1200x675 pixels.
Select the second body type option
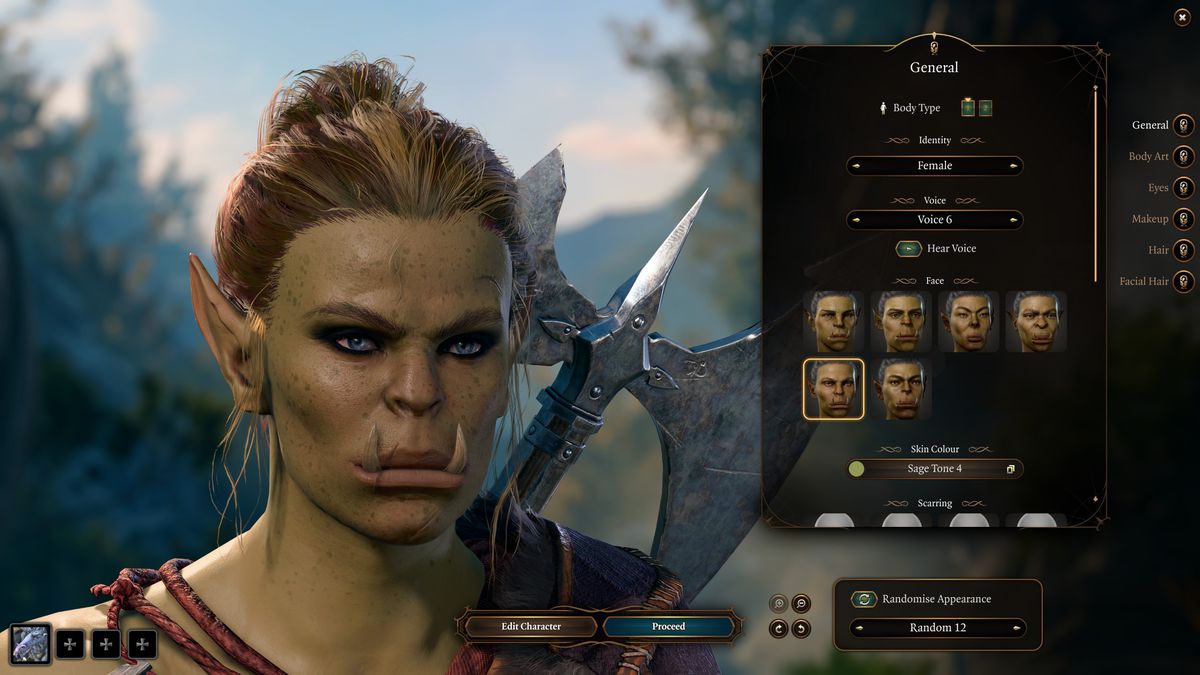(x=985, y=108)
